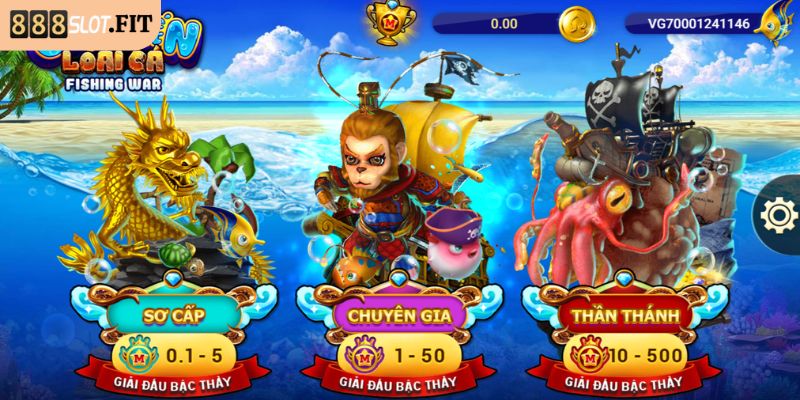Click the gold coin balance icon
800x400 pixels.
tap(576, 22)
